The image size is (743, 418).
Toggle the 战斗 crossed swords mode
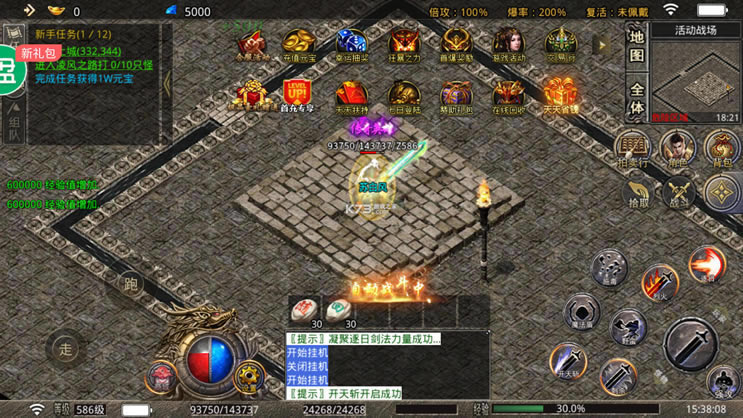coord(679,192)
